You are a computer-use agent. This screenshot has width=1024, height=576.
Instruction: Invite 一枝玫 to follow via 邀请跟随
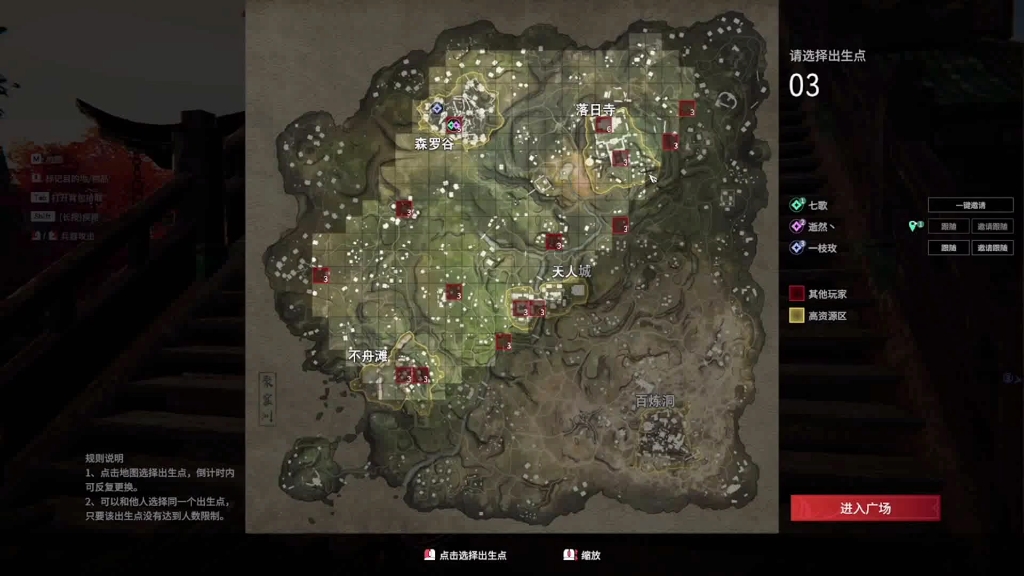click(991, 248)
